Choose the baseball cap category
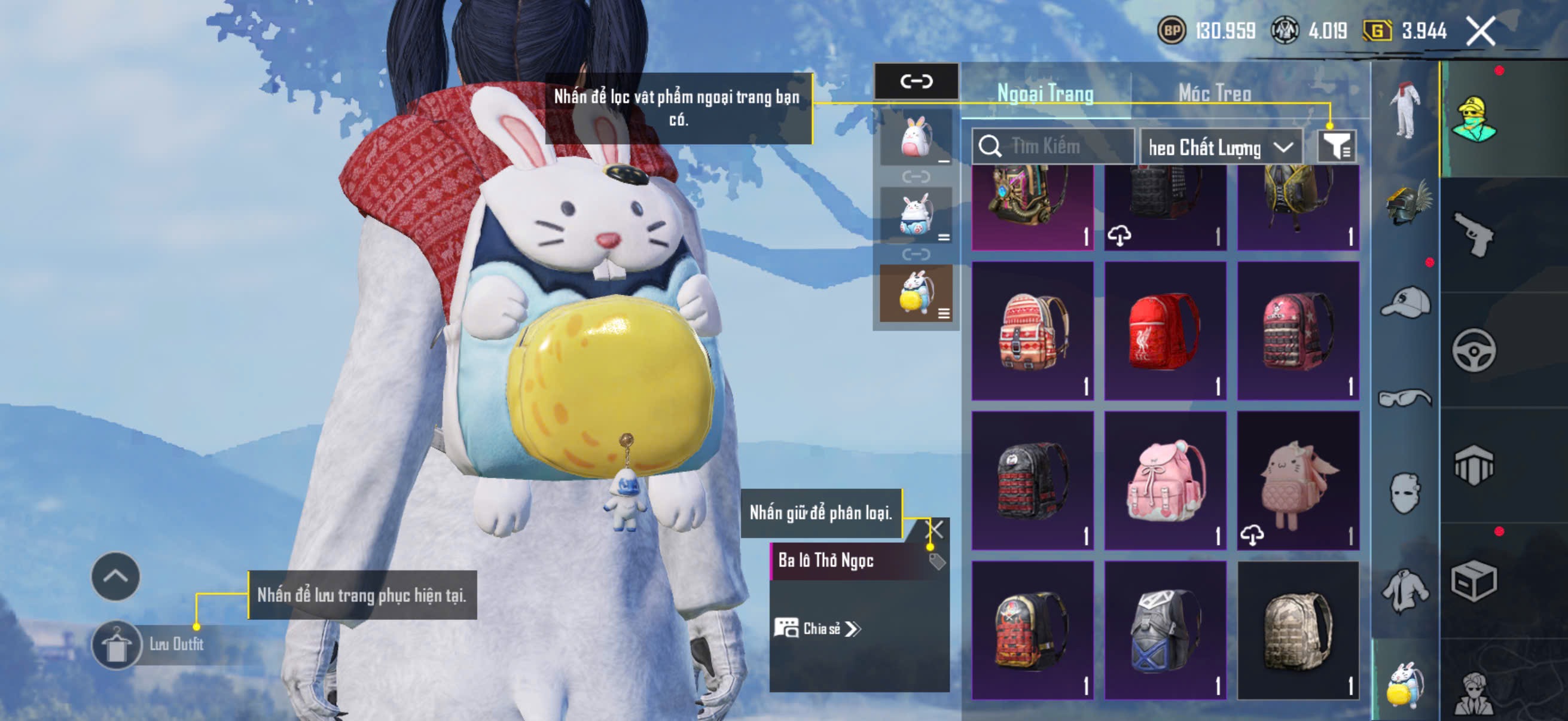 1405,302
